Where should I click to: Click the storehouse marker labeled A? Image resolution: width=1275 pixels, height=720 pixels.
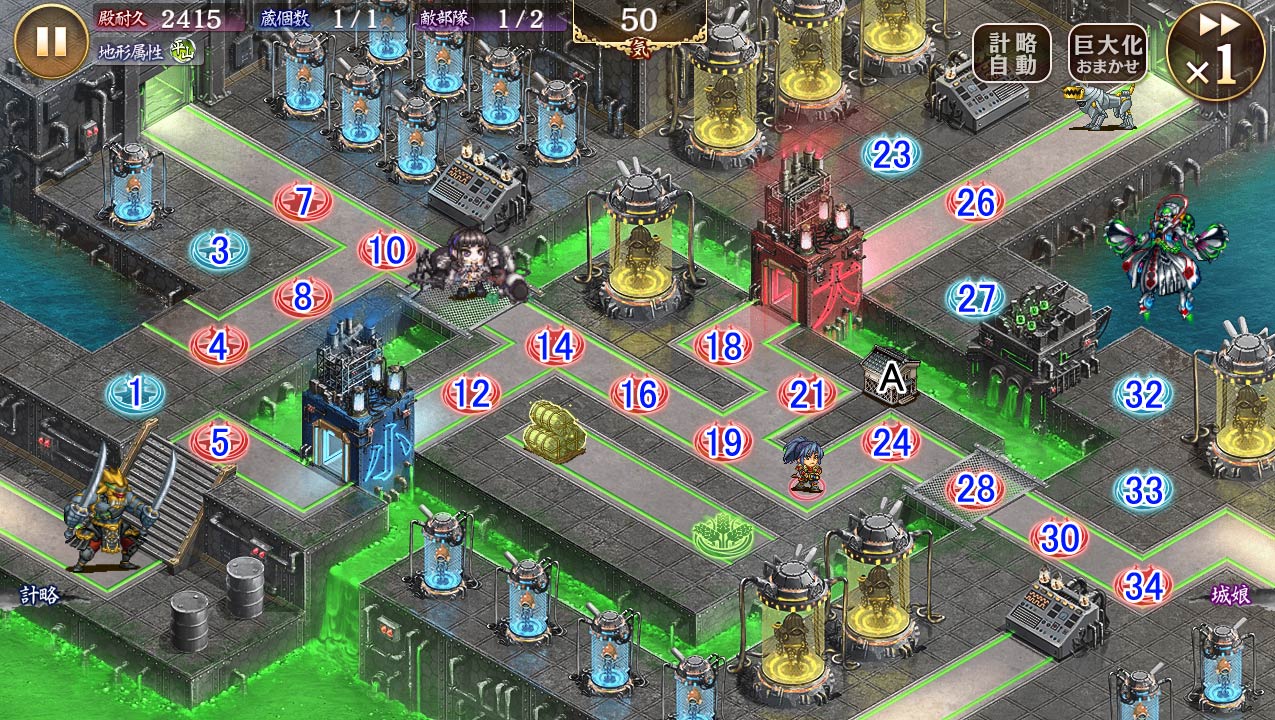pos(890,376)
